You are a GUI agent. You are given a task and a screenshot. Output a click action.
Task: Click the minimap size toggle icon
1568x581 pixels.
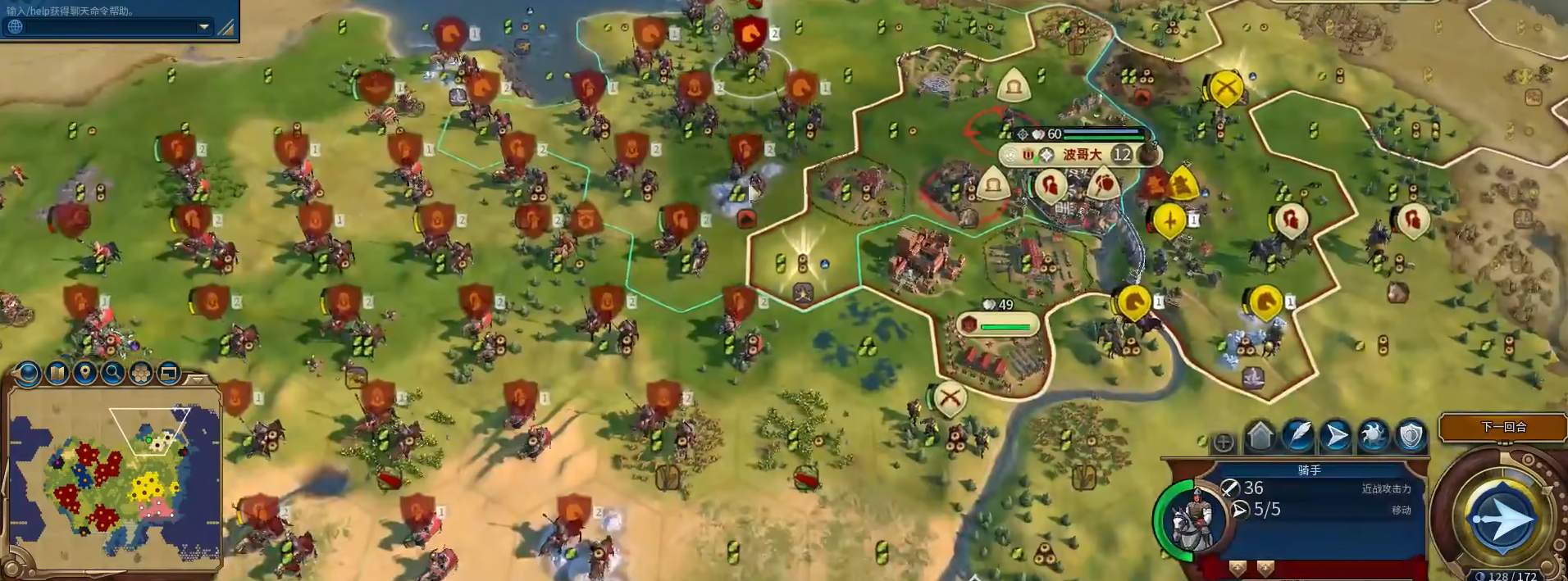coord(168,374)
